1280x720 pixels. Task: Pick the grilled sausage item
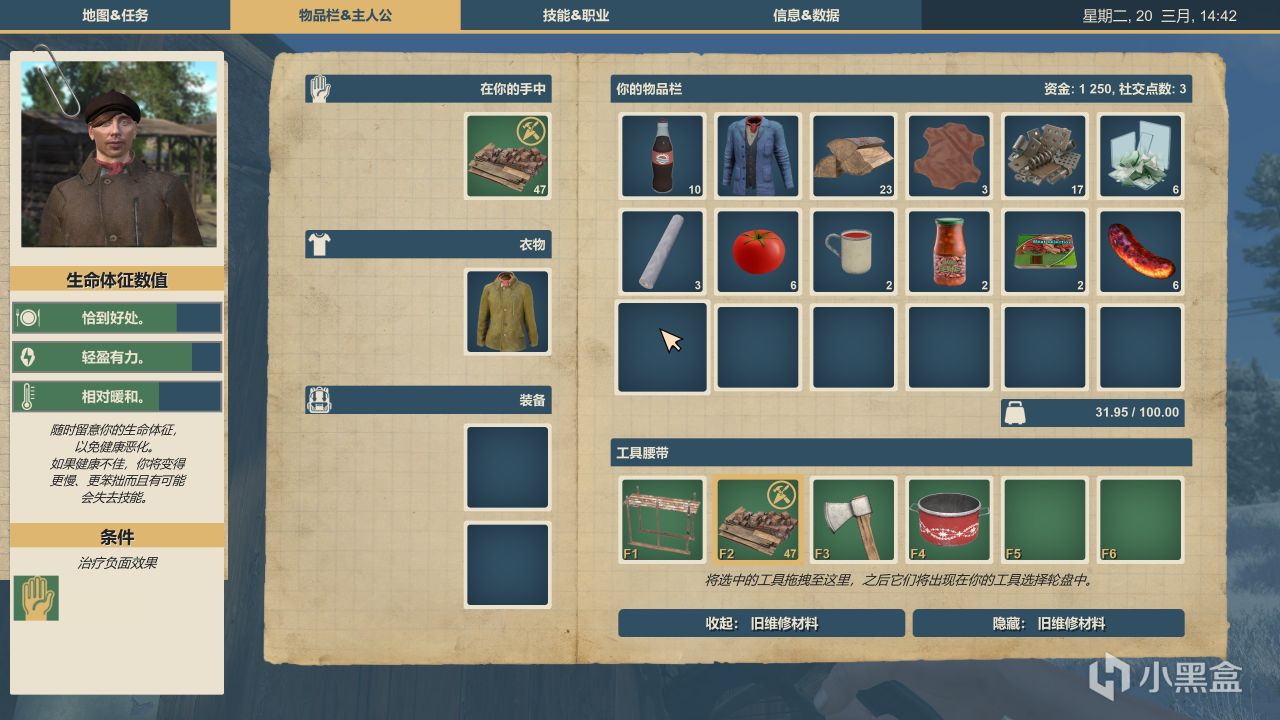[1140, 251]
